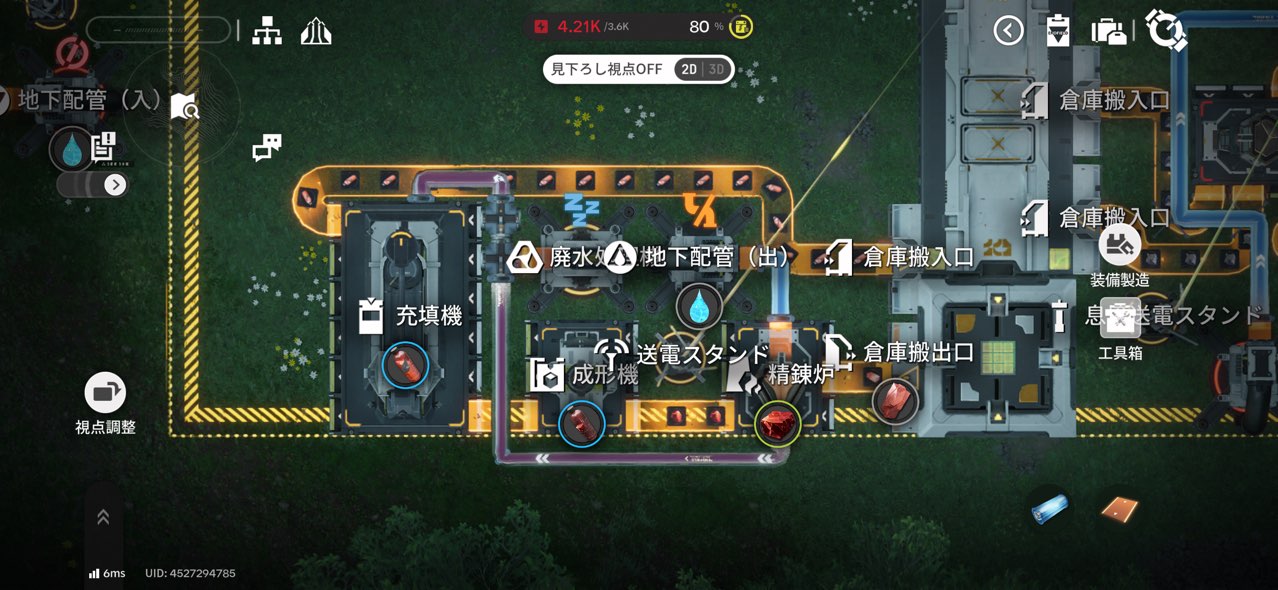This screenshot has height=590, width=1278.
Task: Open the clipboard missions icon
Action: pos(1057,31)
